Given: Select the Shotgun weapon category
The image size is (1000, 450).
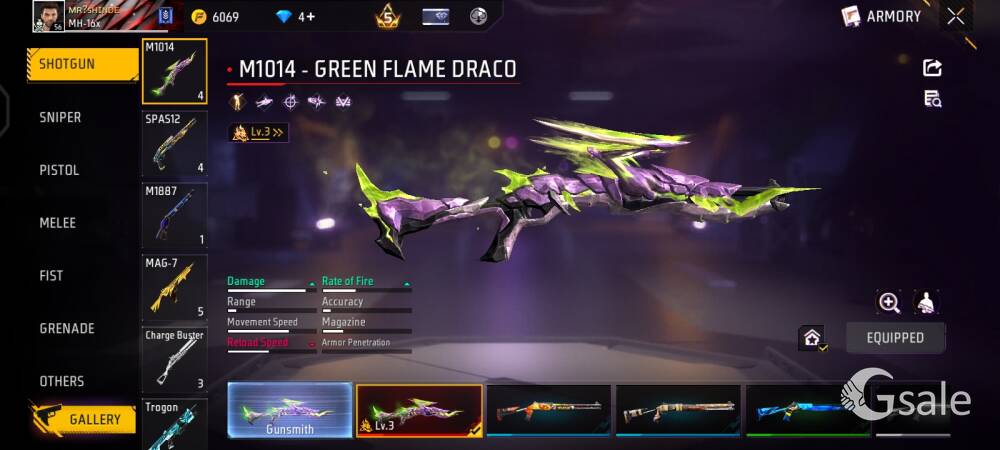Looking at the screenshot, I should point(80,64).
